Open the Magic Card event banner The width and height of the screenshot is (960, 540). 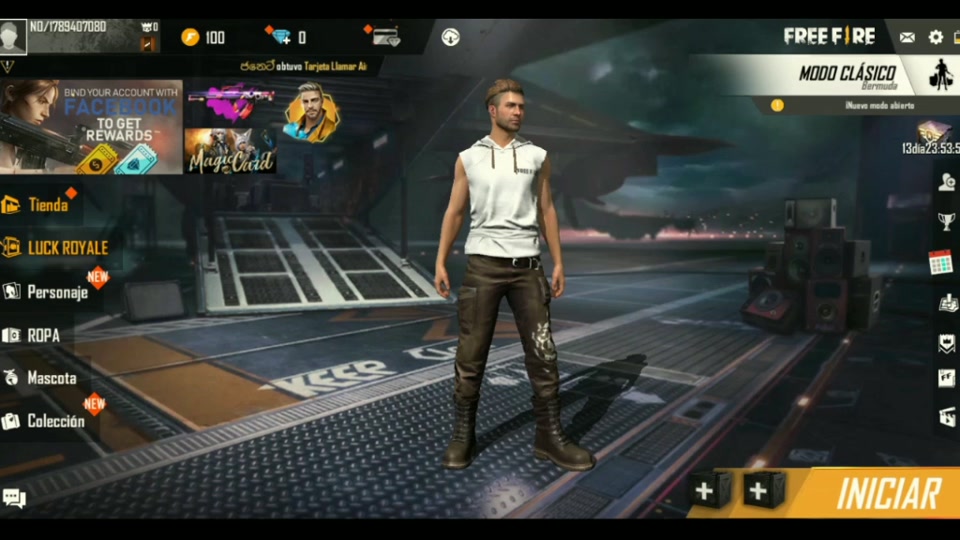230,151
